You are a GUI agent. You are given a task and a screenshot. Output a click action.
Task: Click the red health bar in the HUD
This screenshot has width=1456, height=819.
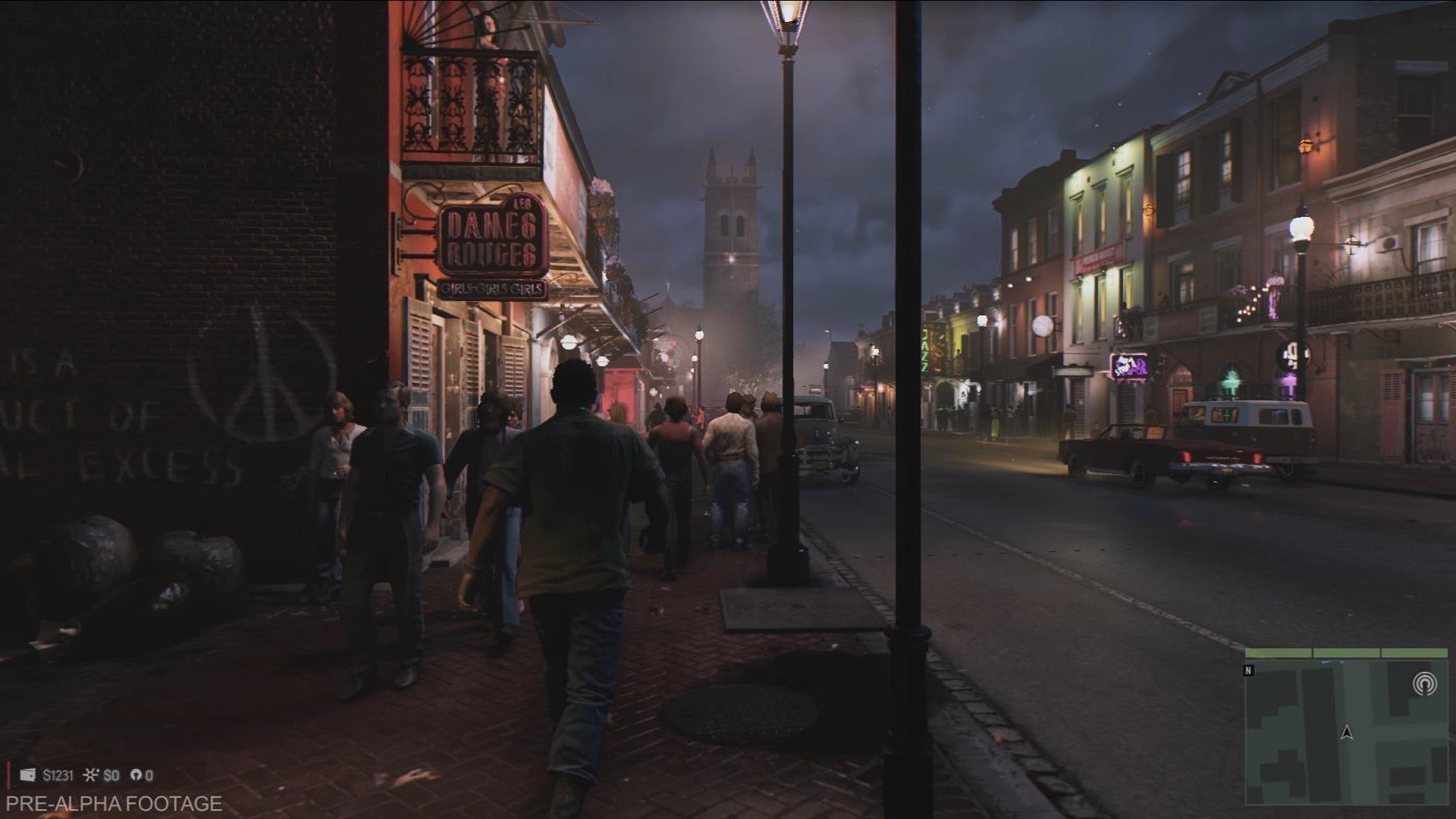point(8,775)
